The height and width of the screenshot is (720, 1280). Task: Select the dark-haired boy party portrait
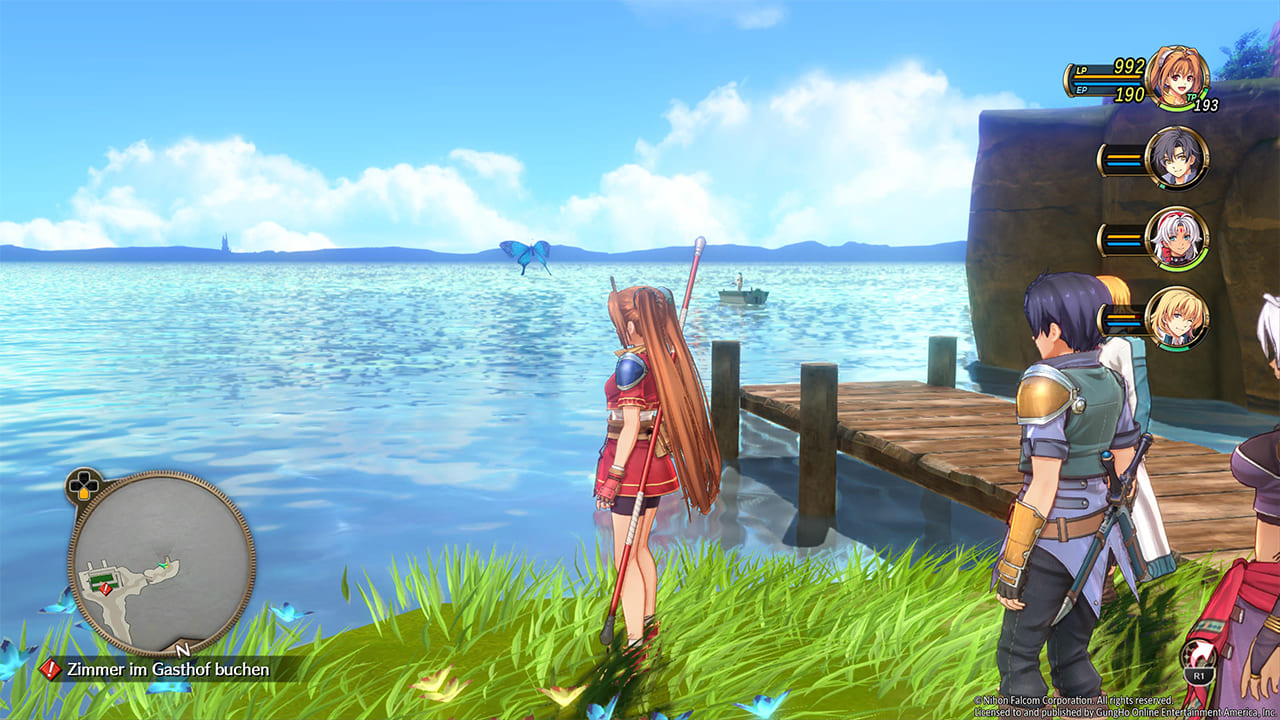click(x=1177, y=158)
